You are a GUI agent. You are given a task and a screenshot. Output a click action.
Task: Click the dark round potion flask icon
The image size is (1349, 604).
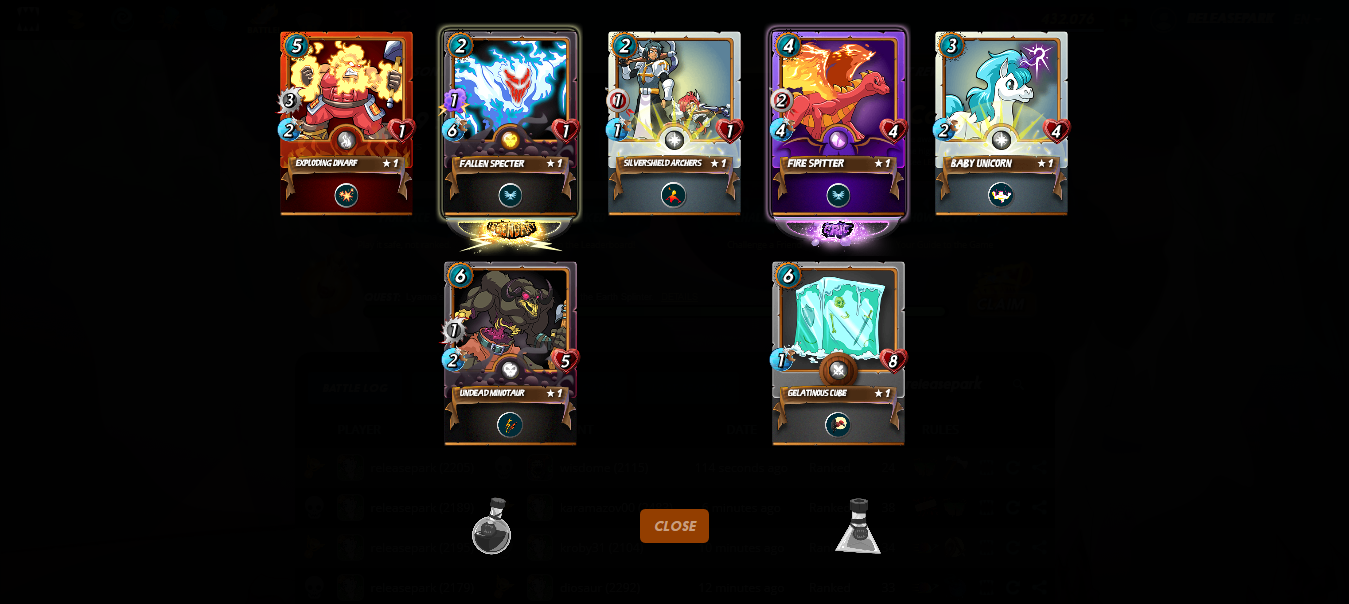tap(492, 527)
